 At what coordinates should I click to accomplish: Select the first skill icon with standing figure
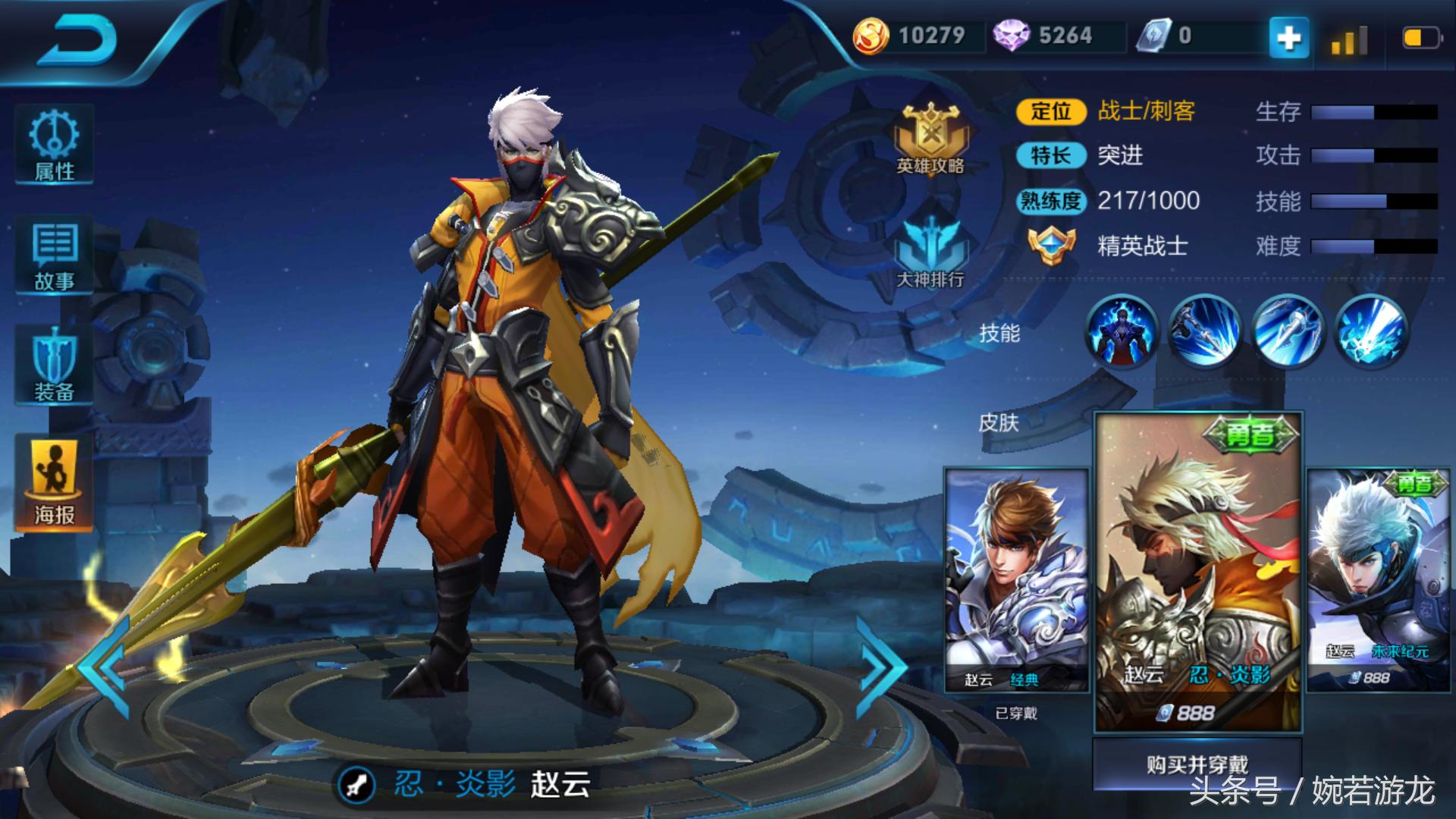[1121, 332]
